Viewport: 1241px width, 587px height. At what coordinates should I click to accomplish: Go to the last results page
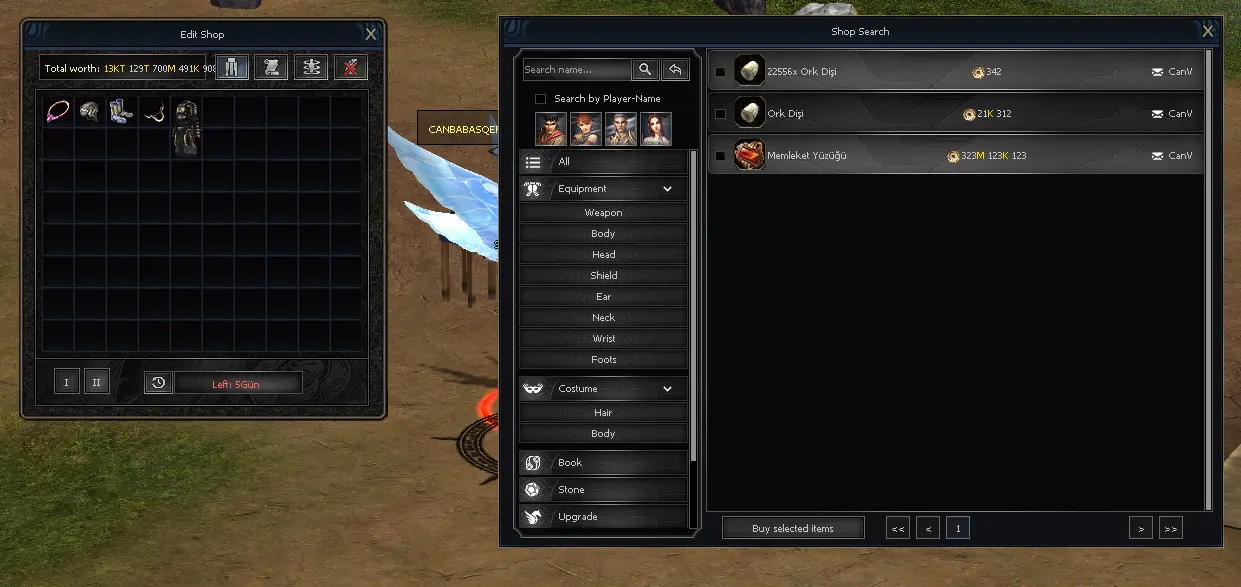(1170, 528)
